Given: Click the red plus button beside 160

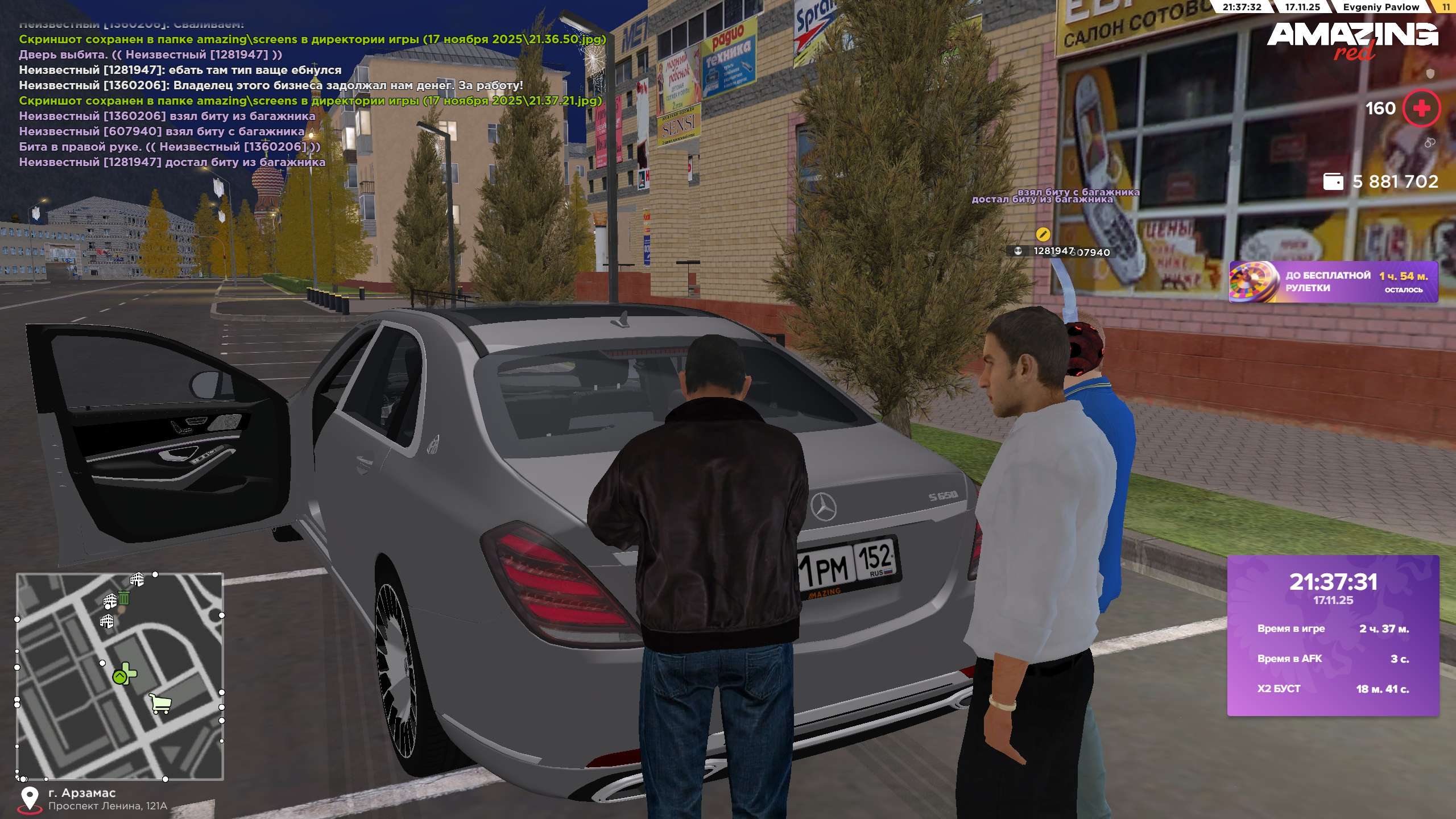Looking at the screenshot, I should 1421,108.
